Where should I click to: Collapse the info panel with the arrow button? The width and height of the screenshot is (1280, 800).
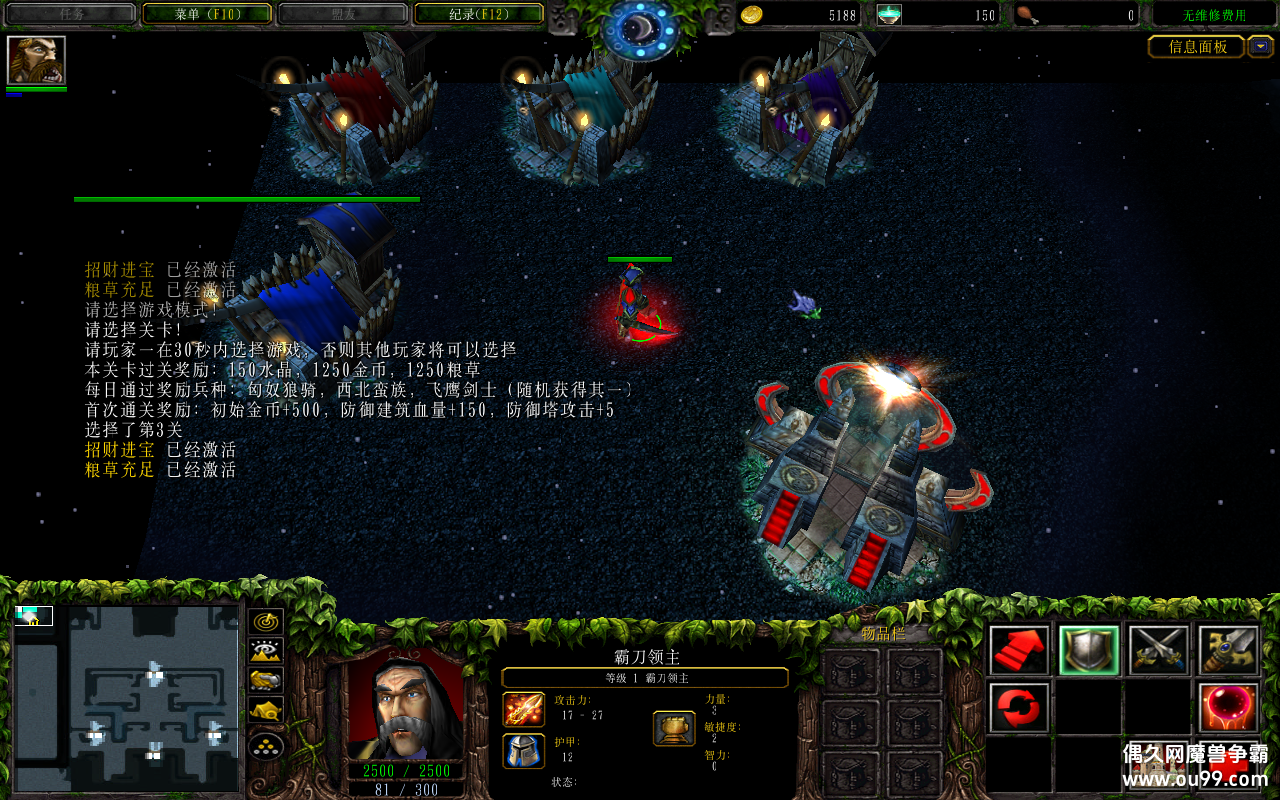point(1261,46)
